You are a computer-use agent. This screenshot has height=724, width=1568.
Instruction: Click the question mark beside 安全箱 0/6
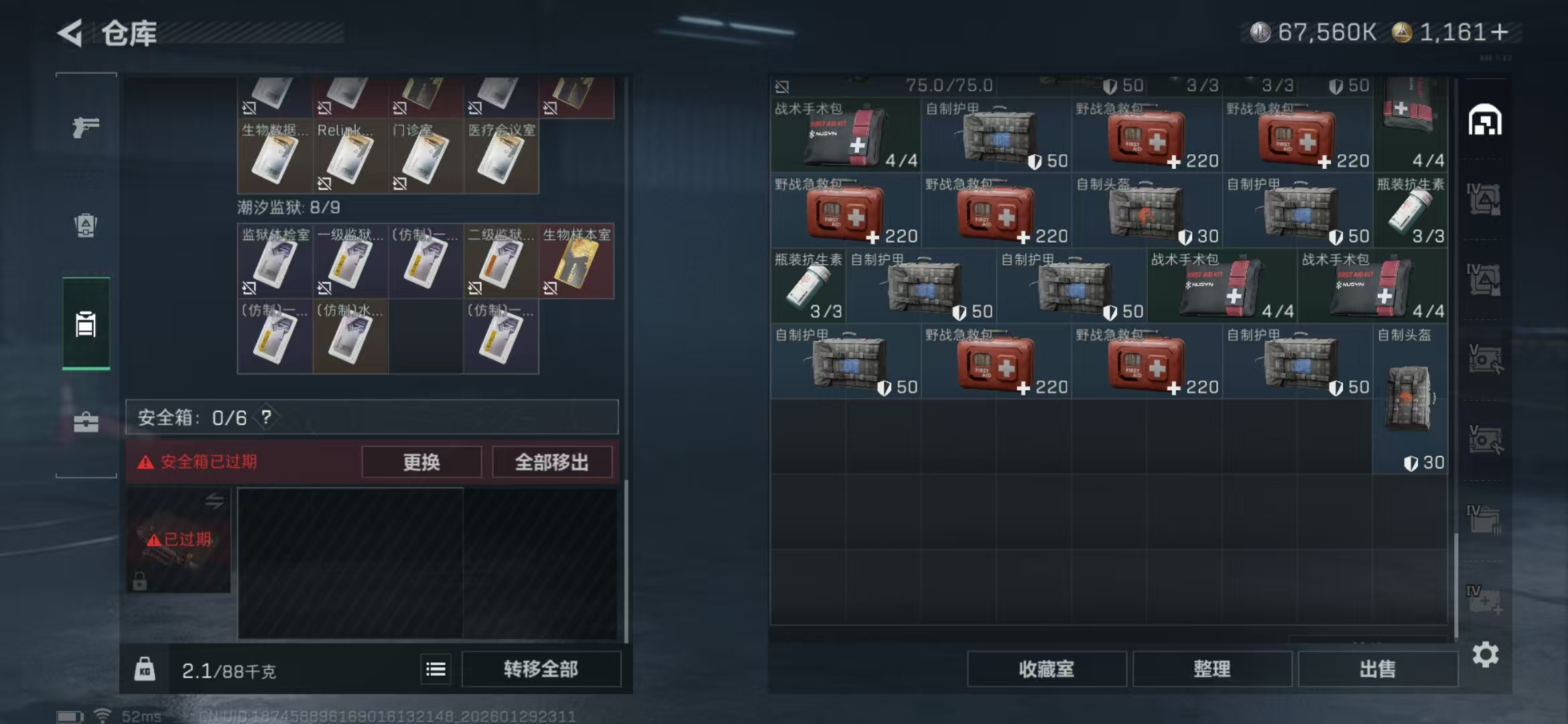[x=267, y=417]
